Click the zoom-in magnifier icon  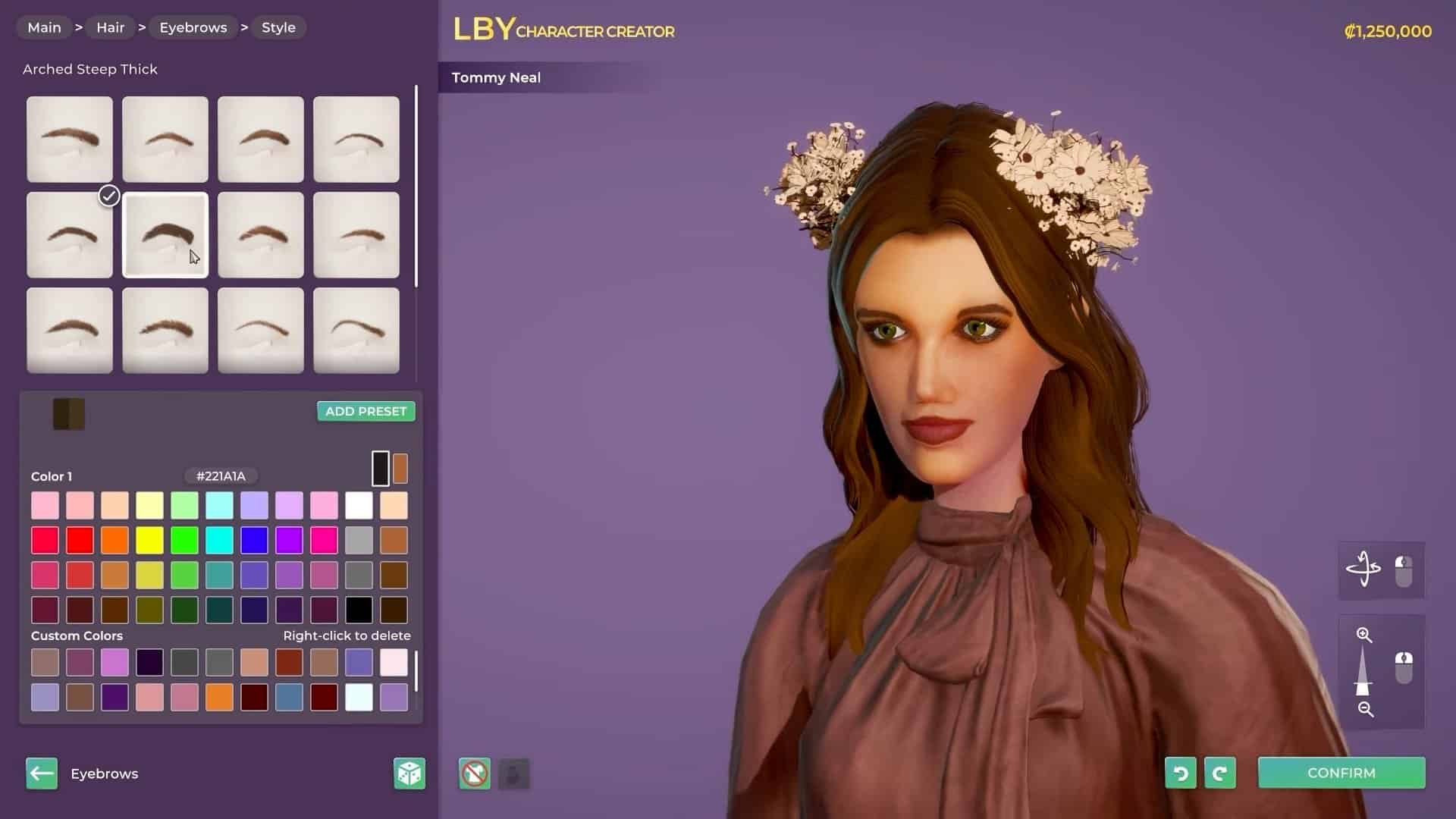pos(1363,635)
